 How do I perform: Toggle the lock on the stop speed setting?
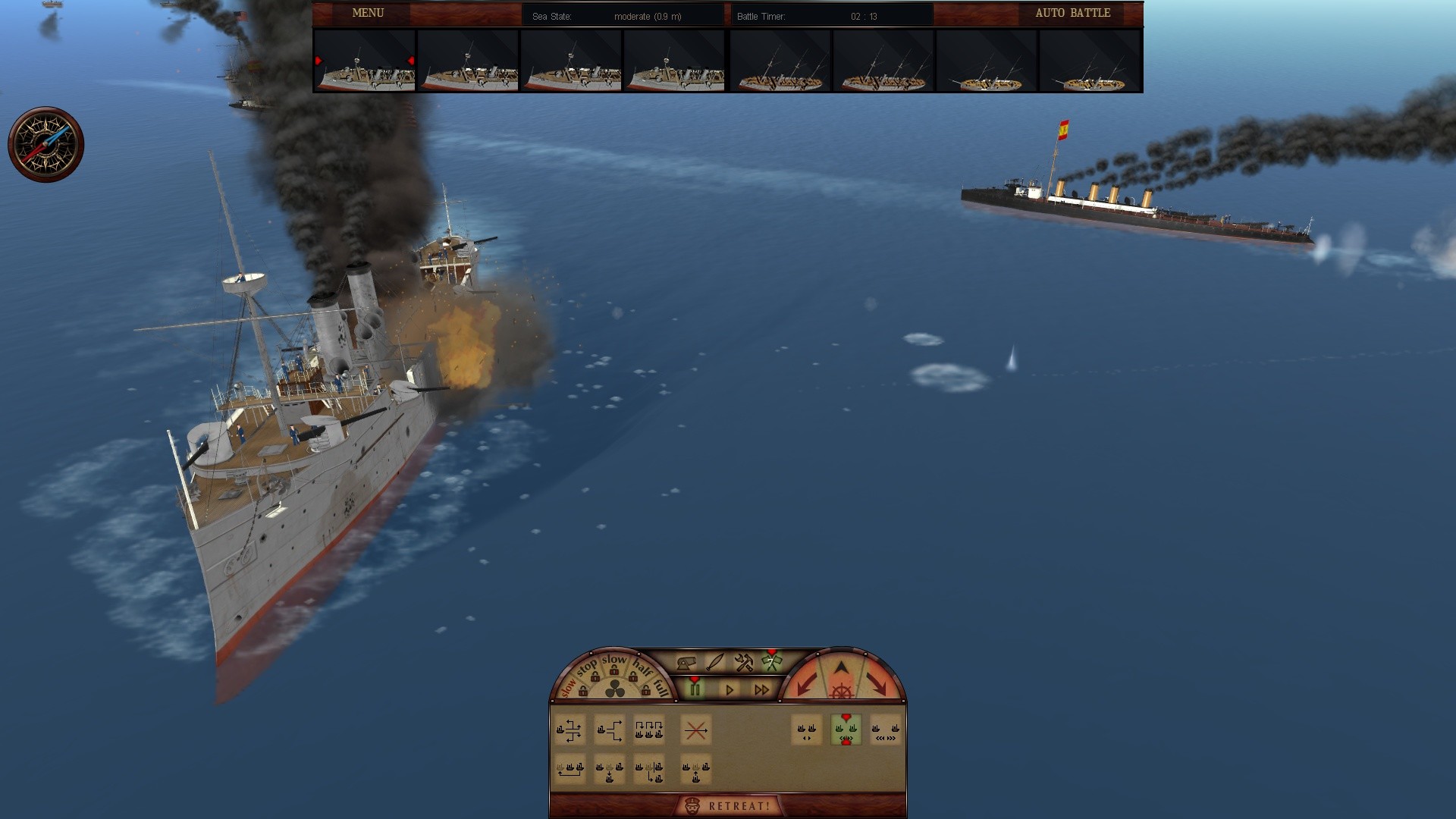595,676
